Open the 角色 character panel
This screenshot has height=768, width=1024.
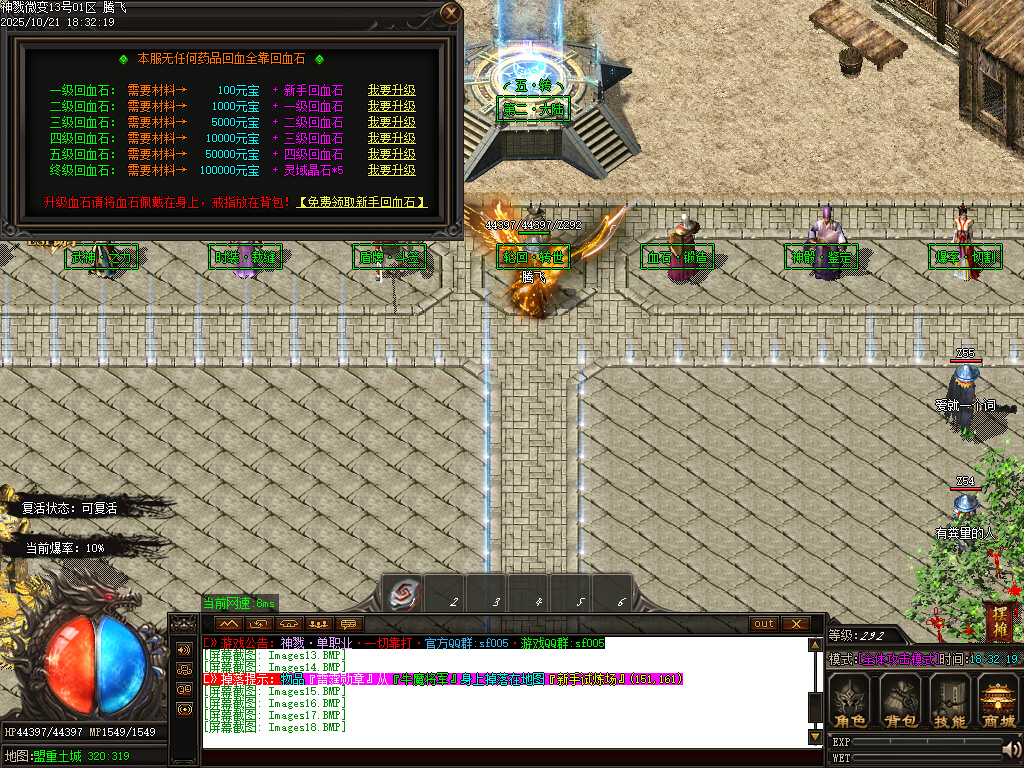(851, 701)
